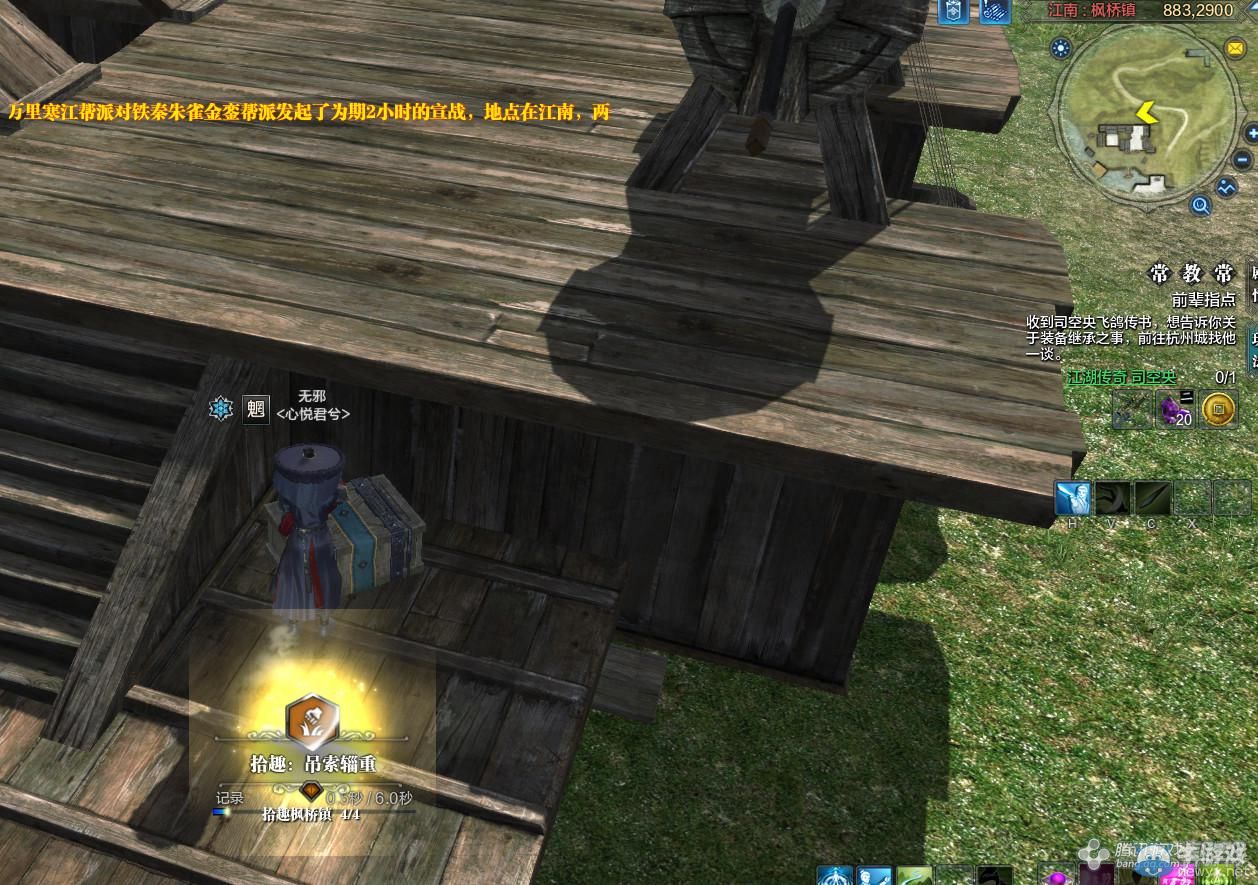Toggle the mountain landscape map button

coord(1227,187)
